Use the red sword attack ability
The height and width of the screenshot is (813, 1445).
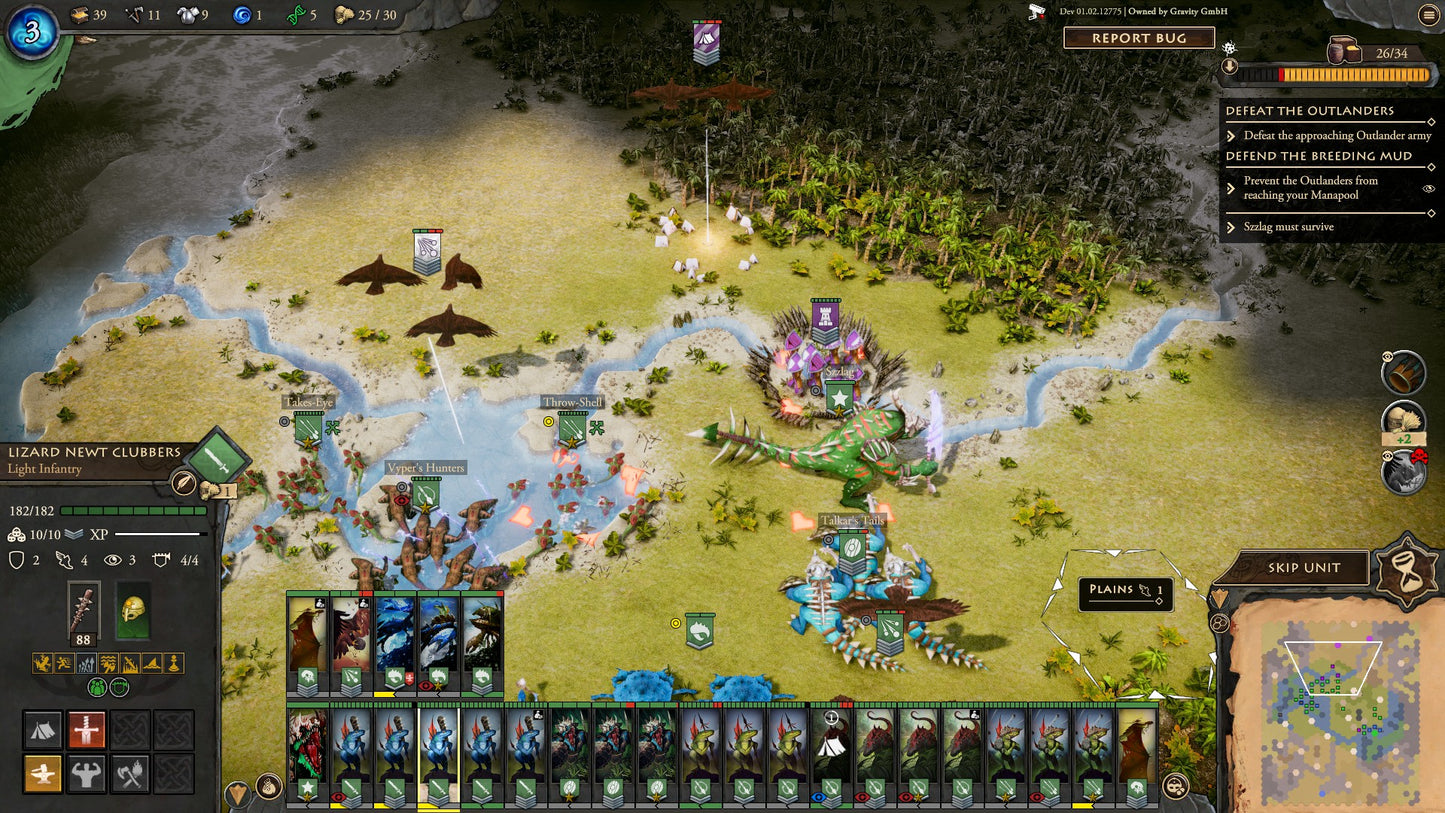coord(87,730)
